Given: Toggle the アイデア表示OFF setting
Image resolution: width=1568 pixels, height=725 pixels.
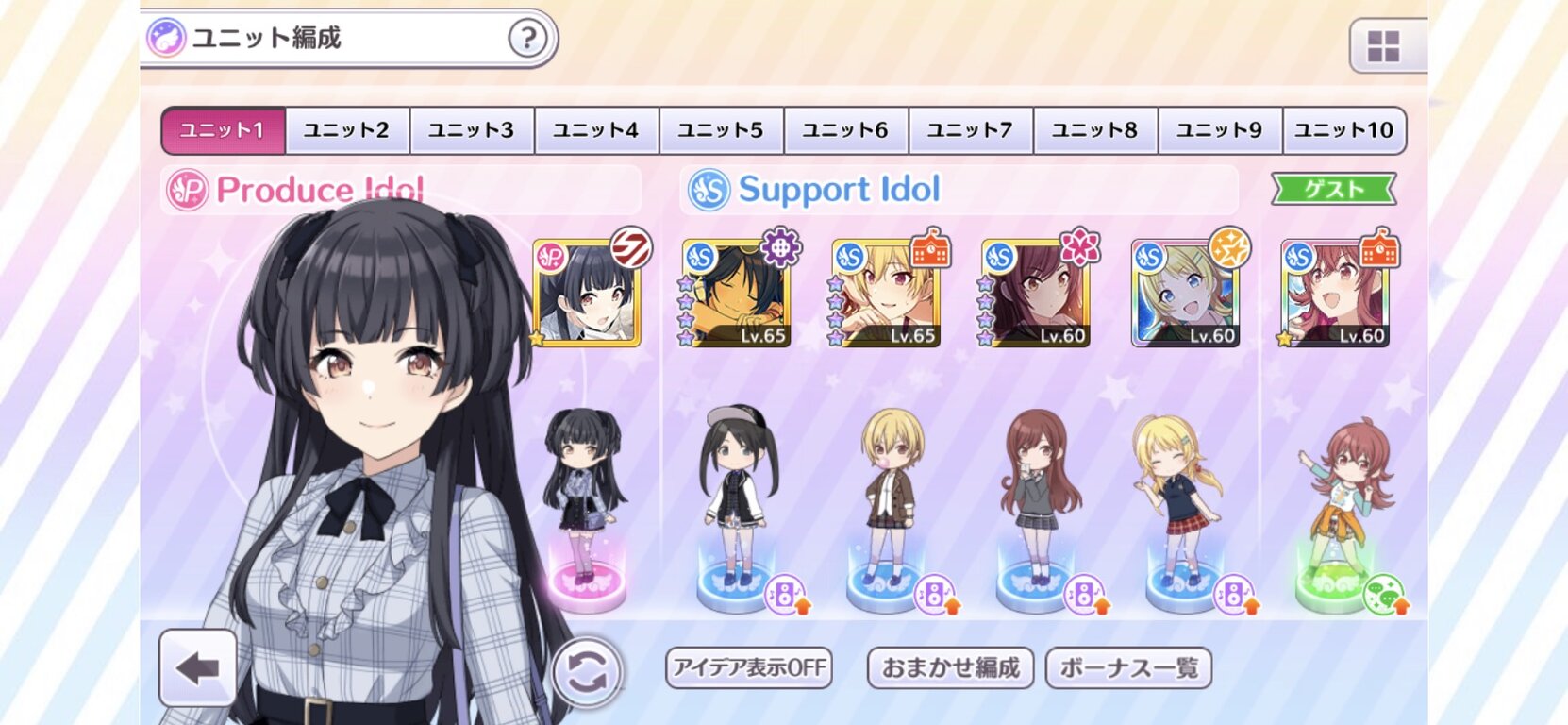Looking at the screenshot, I should 750,667.
